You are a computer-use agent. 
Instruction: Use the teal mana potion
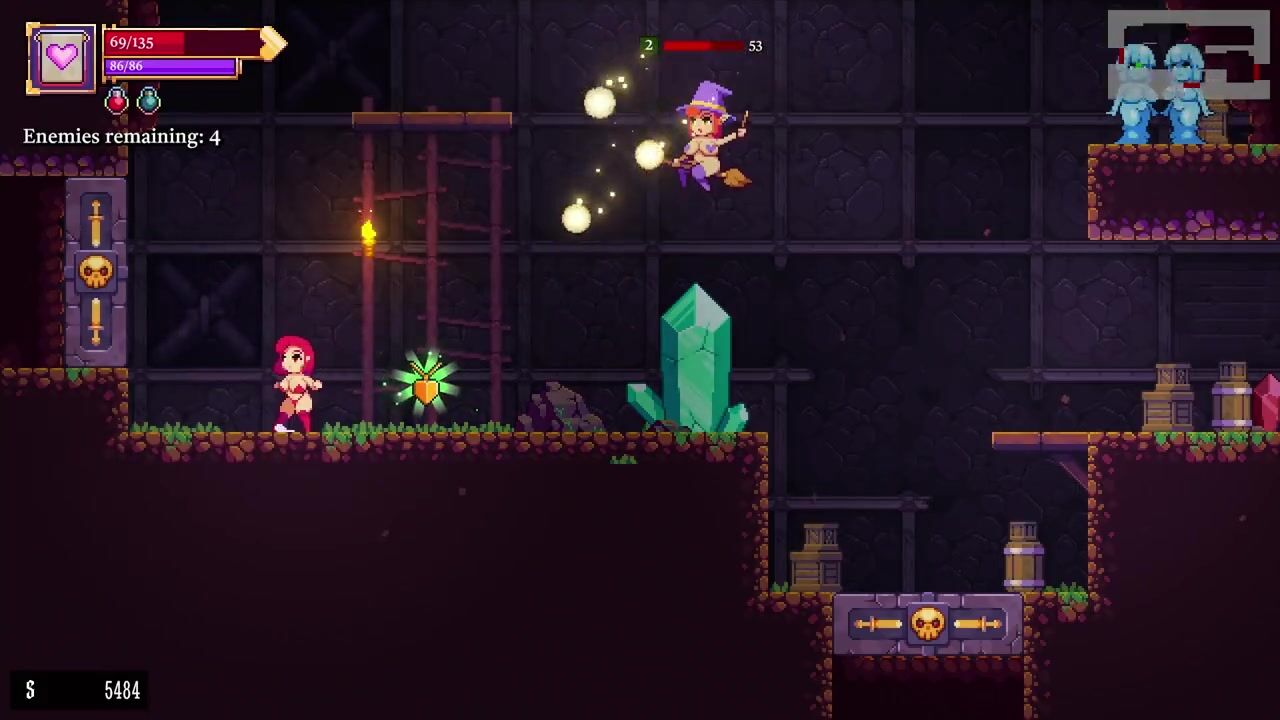click(x=149, y=100)
